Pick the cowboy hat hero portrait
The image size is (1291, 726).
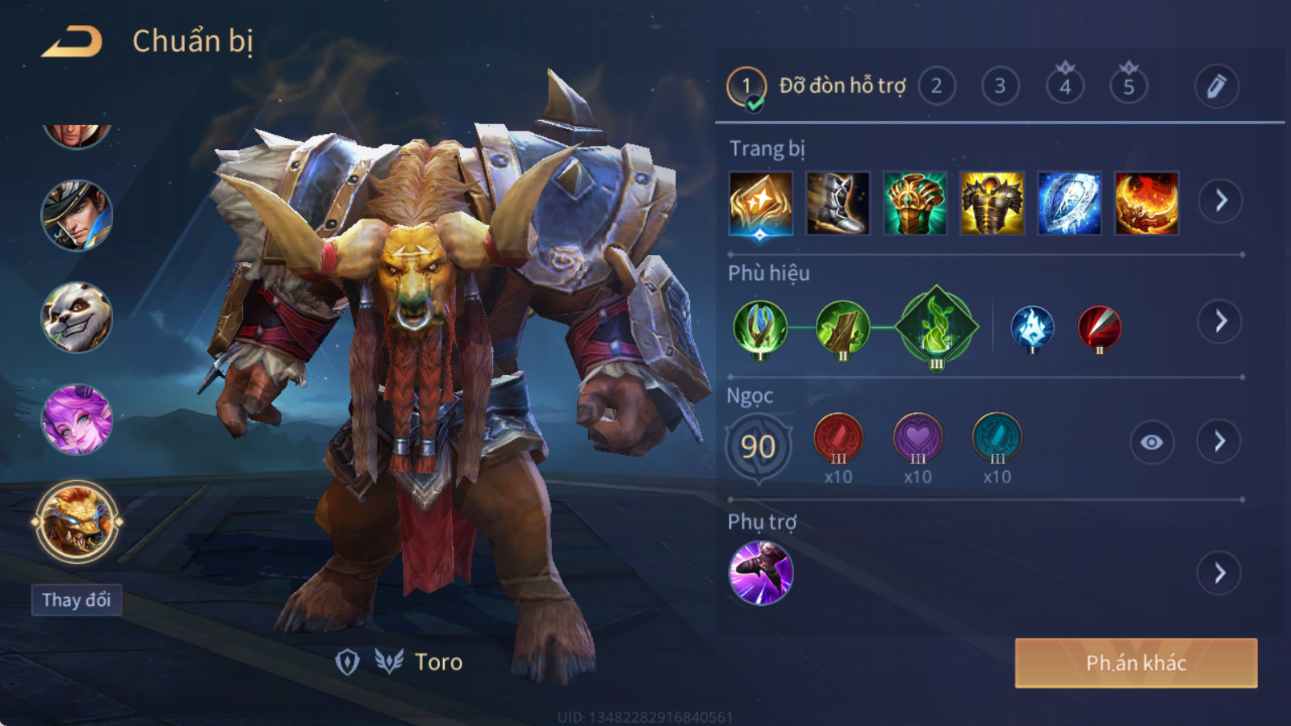pos(76,215)
